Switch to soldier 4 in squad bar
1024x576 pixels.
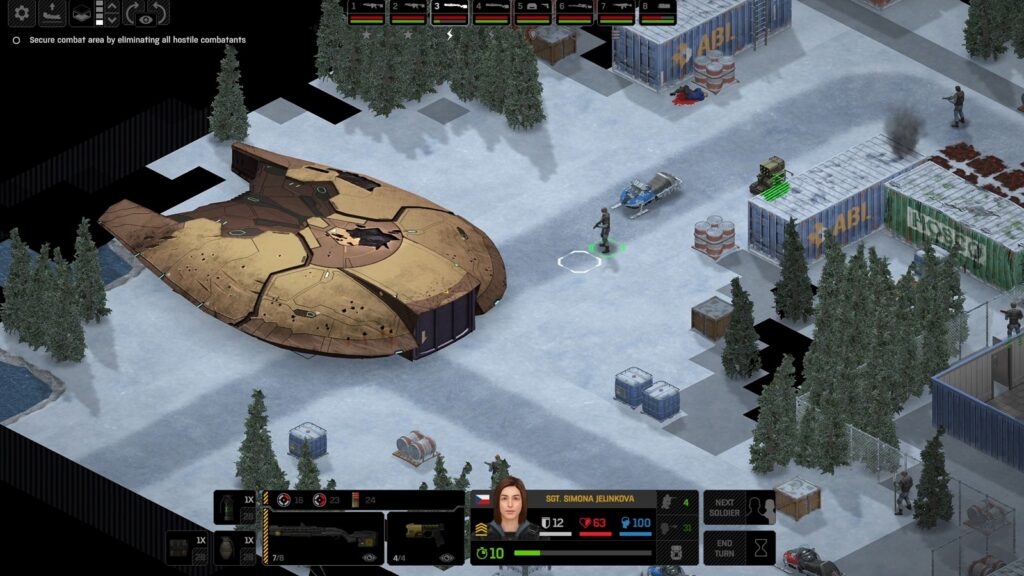[x=491, y=12]
